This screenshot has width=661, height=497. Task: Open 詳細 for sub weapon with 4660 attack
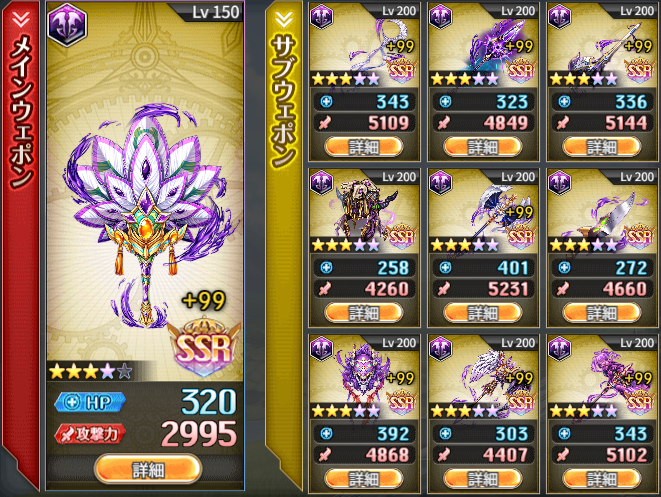click(x=602, y=312)
